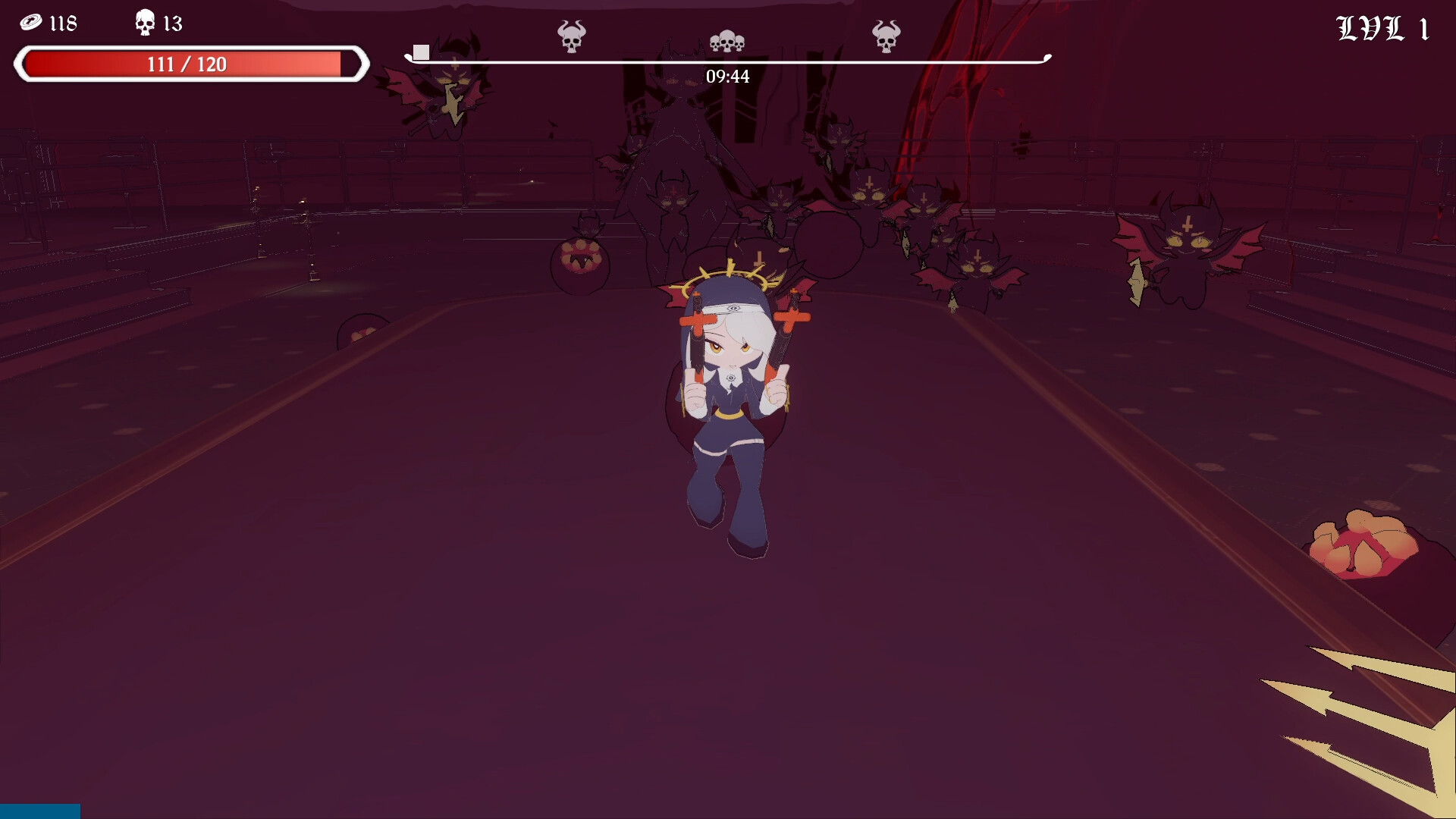This screenshot has height=819, width=1456.
Task: Select the nun character in the center
Action: point(732,394)
